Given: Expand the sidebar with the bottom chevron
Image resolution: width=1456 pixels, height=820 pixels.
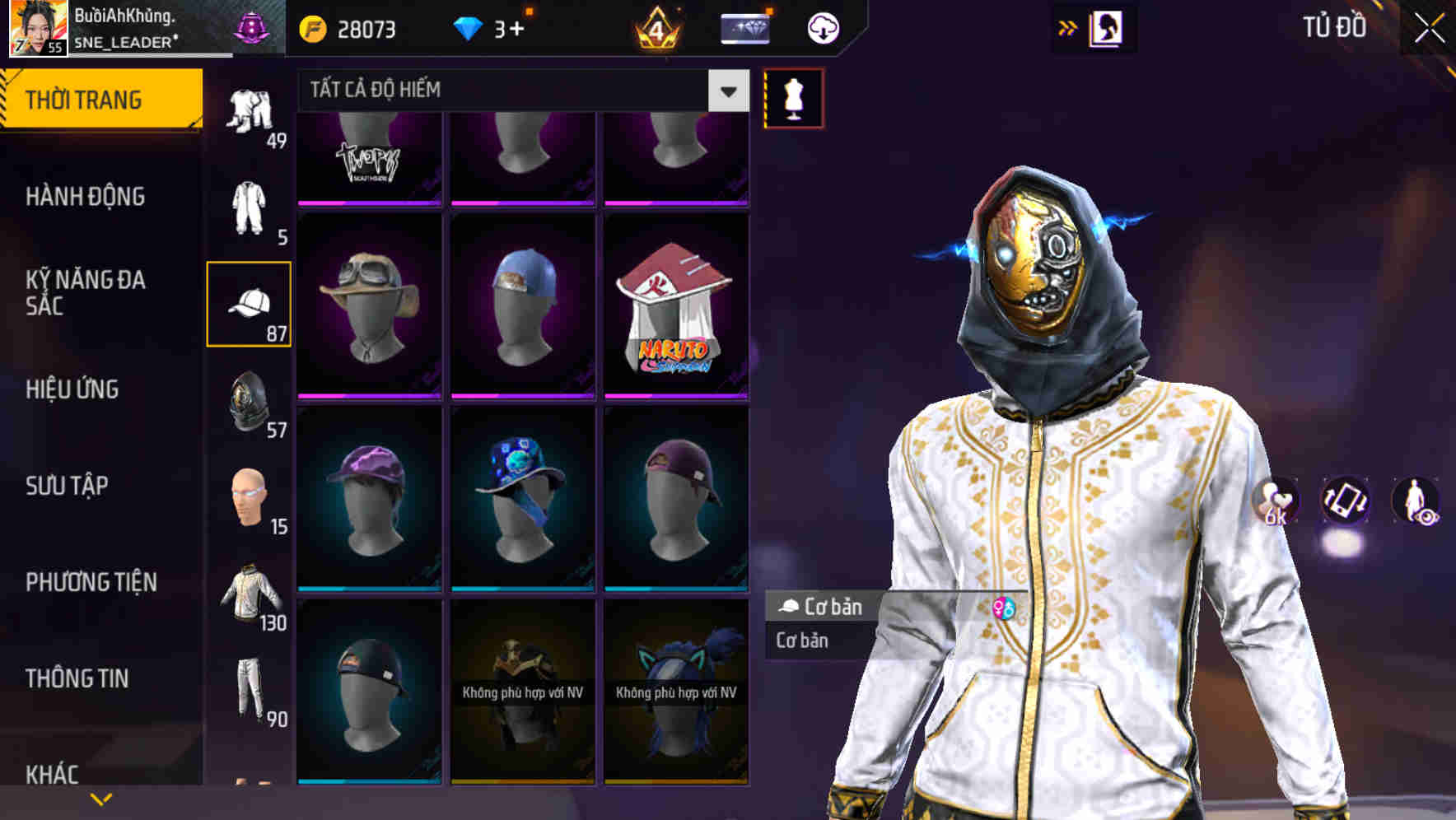Looking at the screenshot, I should [x=100, y=797].
